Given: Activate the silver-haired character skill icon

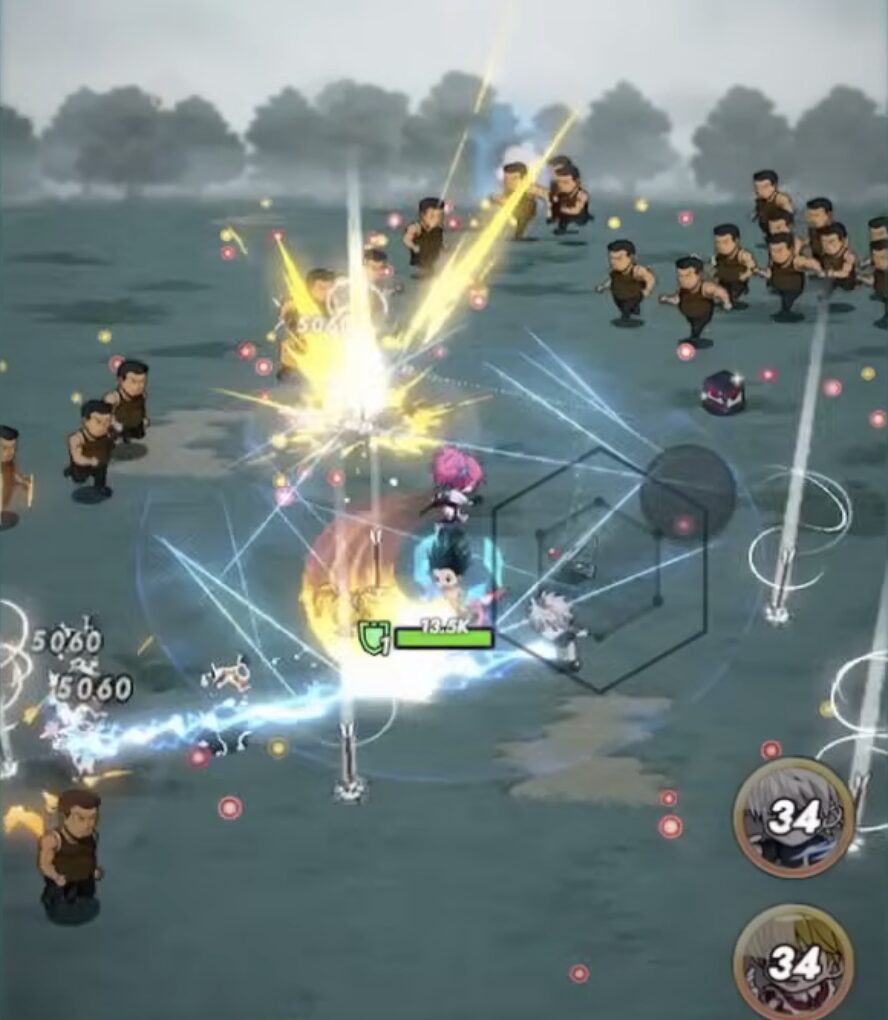Looking at the screenshot, I should [x=793, y=817].
